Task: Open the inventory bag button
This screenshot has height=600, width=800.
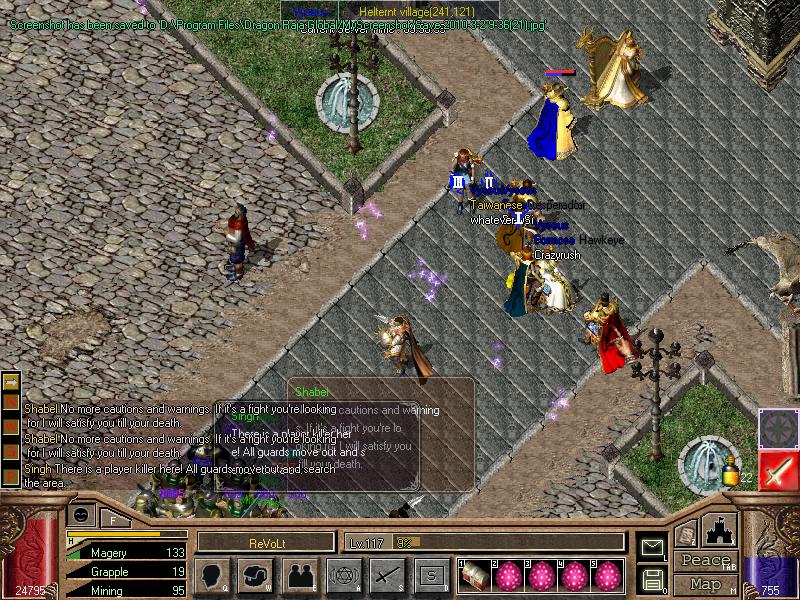Action: (x=256, y=575)
